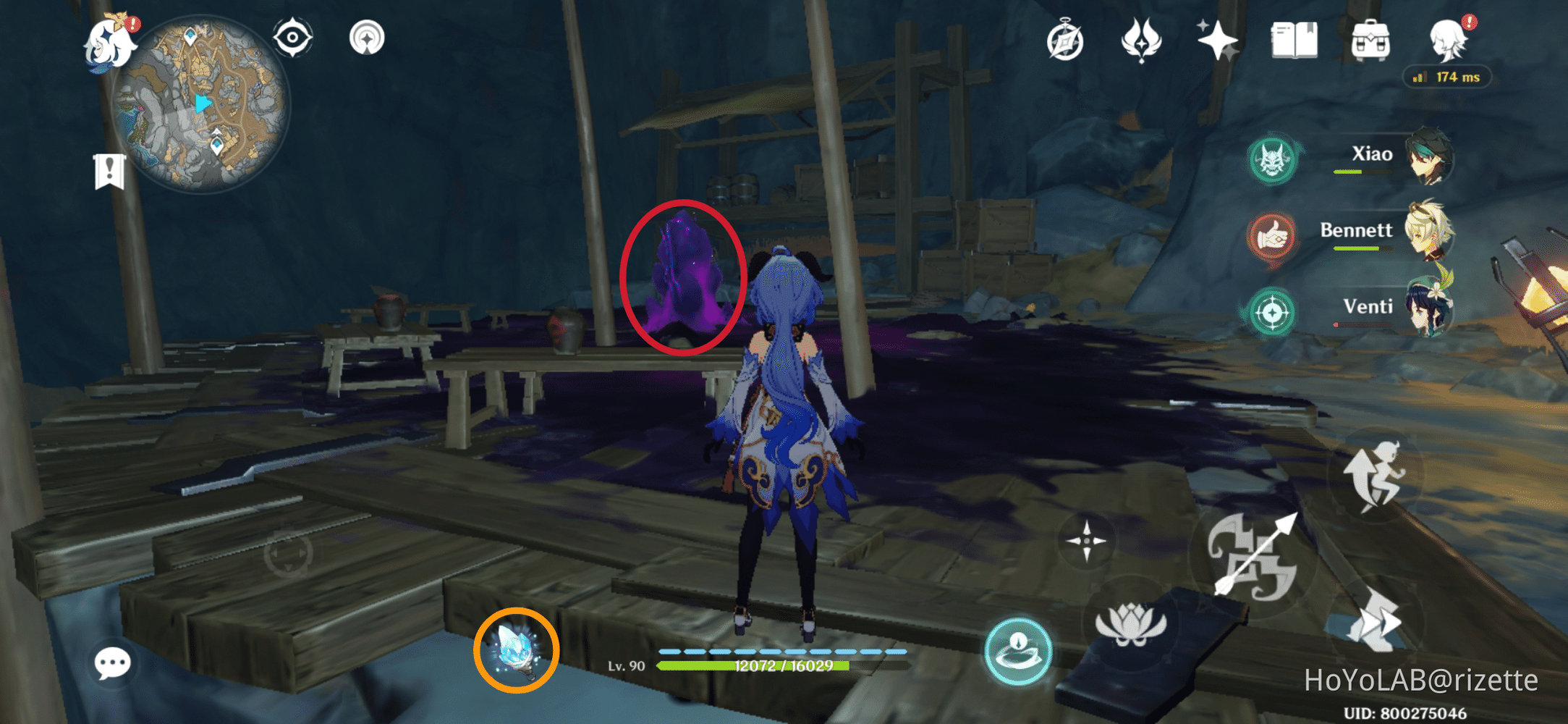Open the Character menu avatar with notification
This screenshot has width=1568, height=724.
(x=1447, y=40)
